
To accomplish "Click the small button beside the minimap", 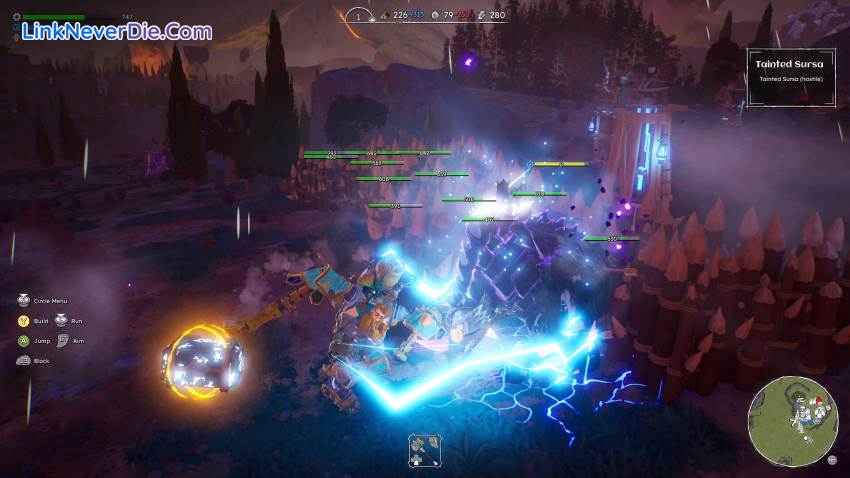I will click(832, 459).
